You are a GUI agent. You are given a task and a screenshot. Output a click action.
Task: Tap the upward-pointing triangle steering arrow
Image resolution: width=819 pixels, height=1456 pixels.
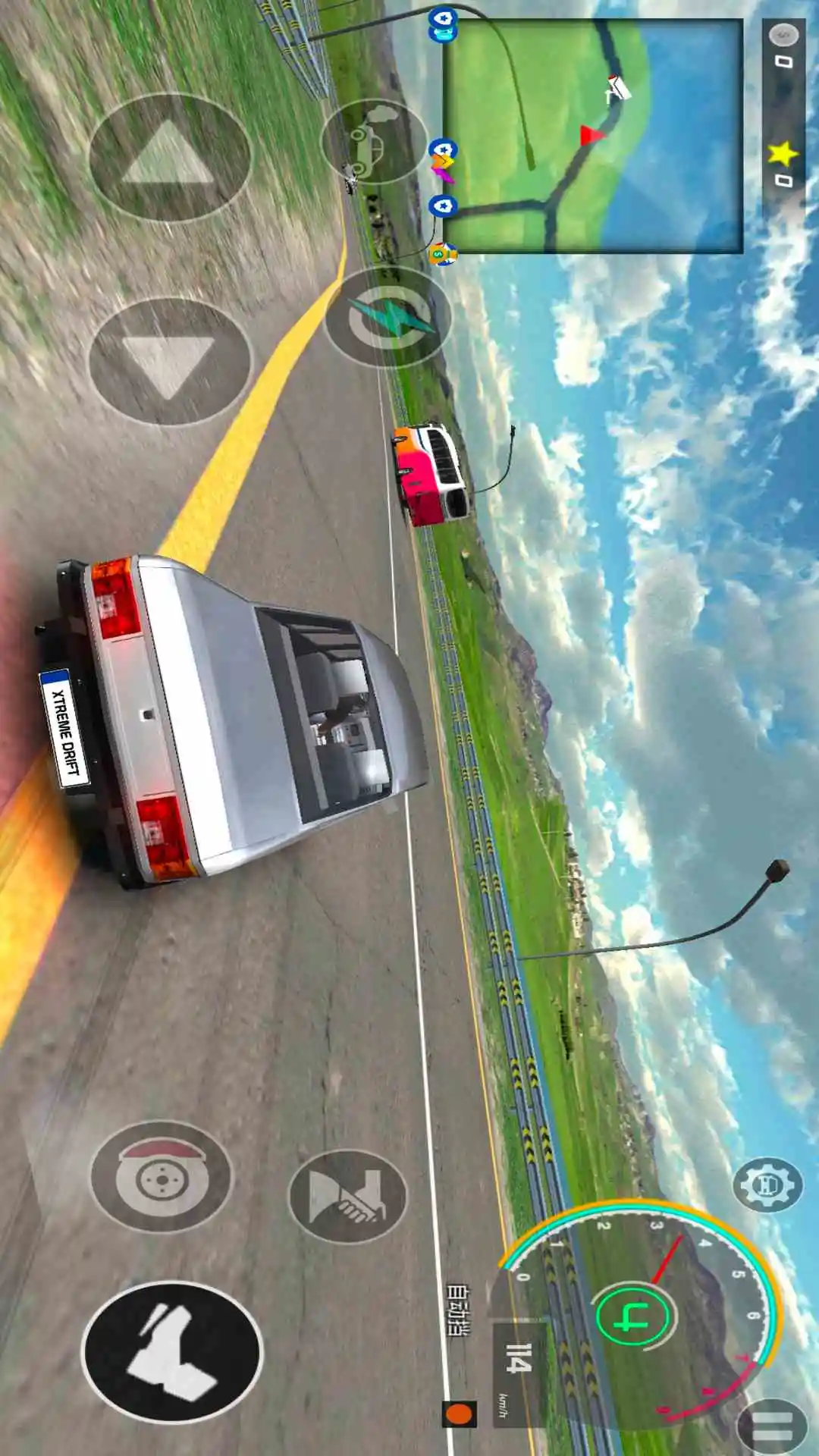(x=169, y=158)
